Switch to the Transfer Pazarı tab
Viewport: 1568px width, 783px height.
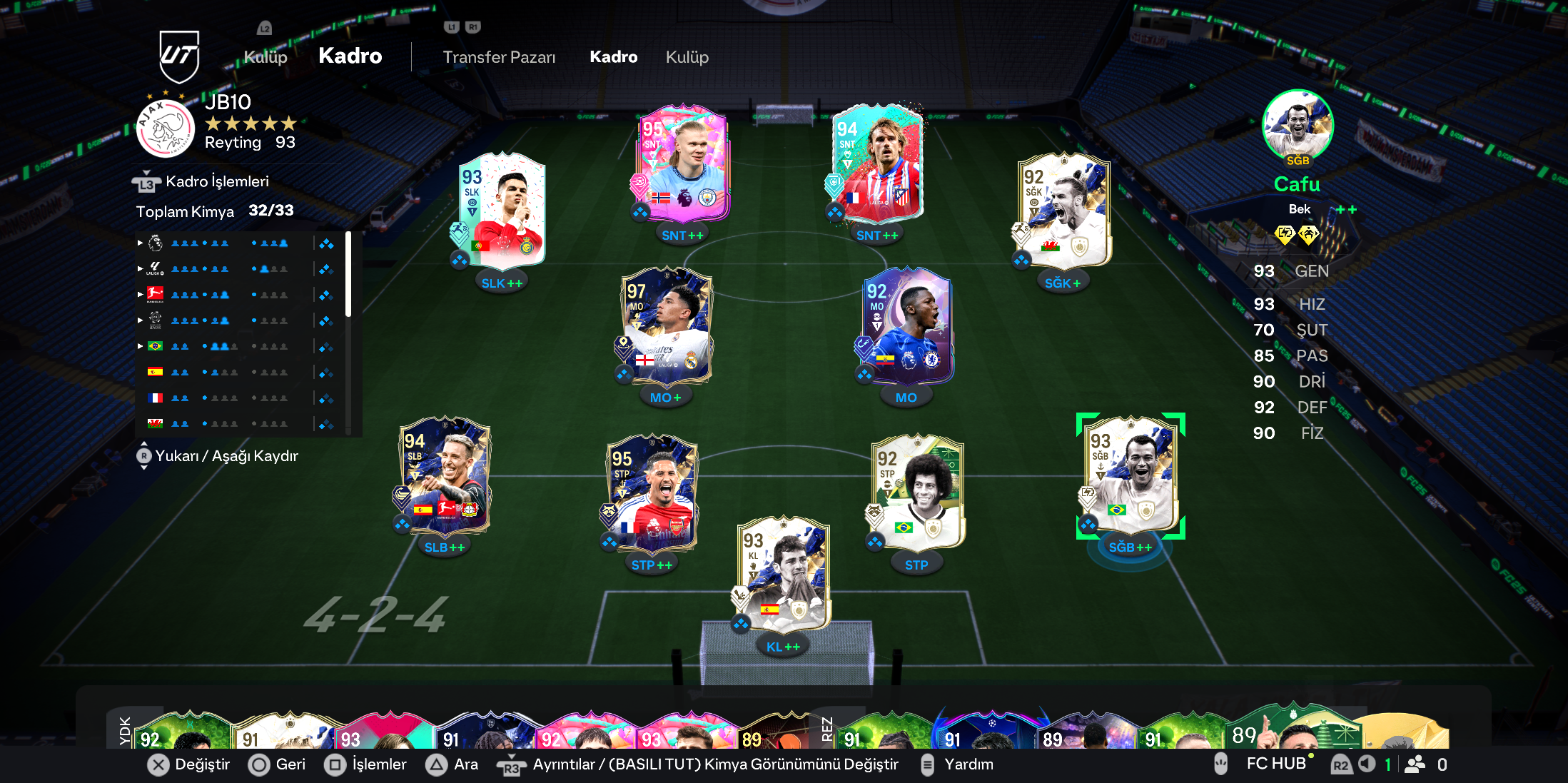(499, 57)
